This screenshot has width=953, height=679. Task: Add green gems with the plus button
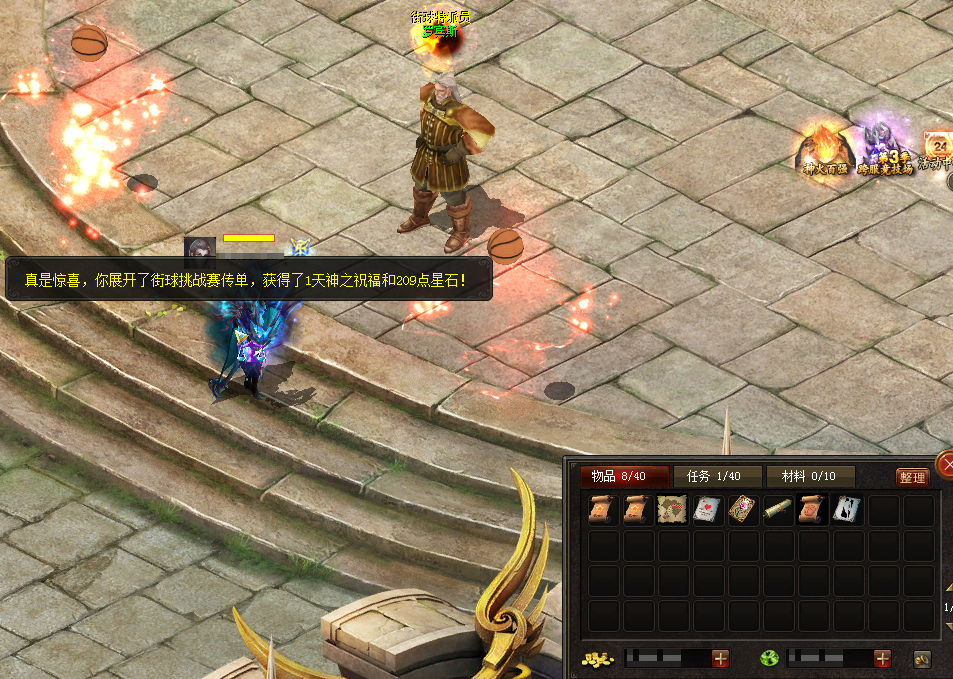click(882, 658)
